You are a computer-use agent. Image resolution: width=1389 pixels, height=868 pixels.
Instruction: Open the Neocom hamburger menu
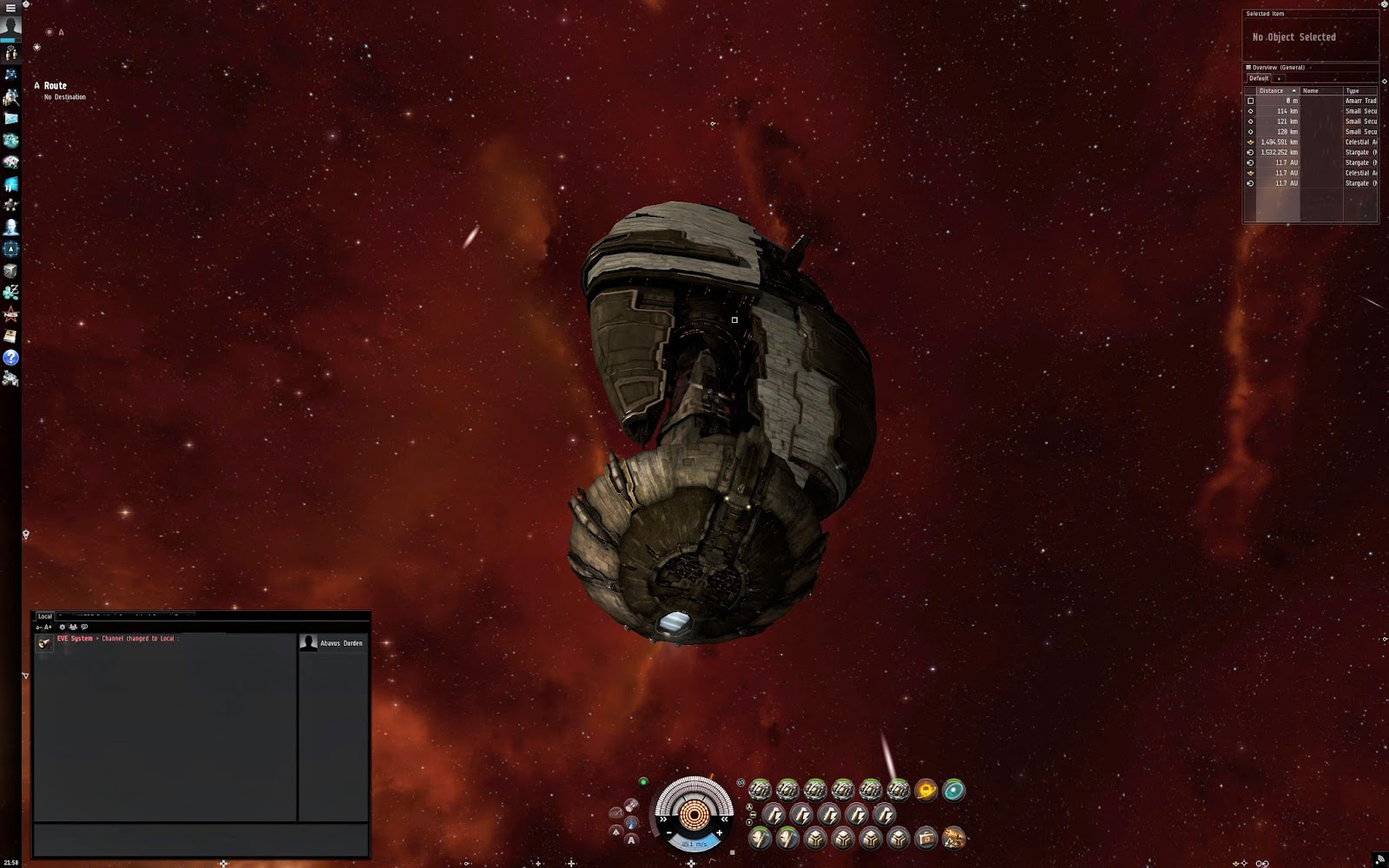tap(10, 7)
